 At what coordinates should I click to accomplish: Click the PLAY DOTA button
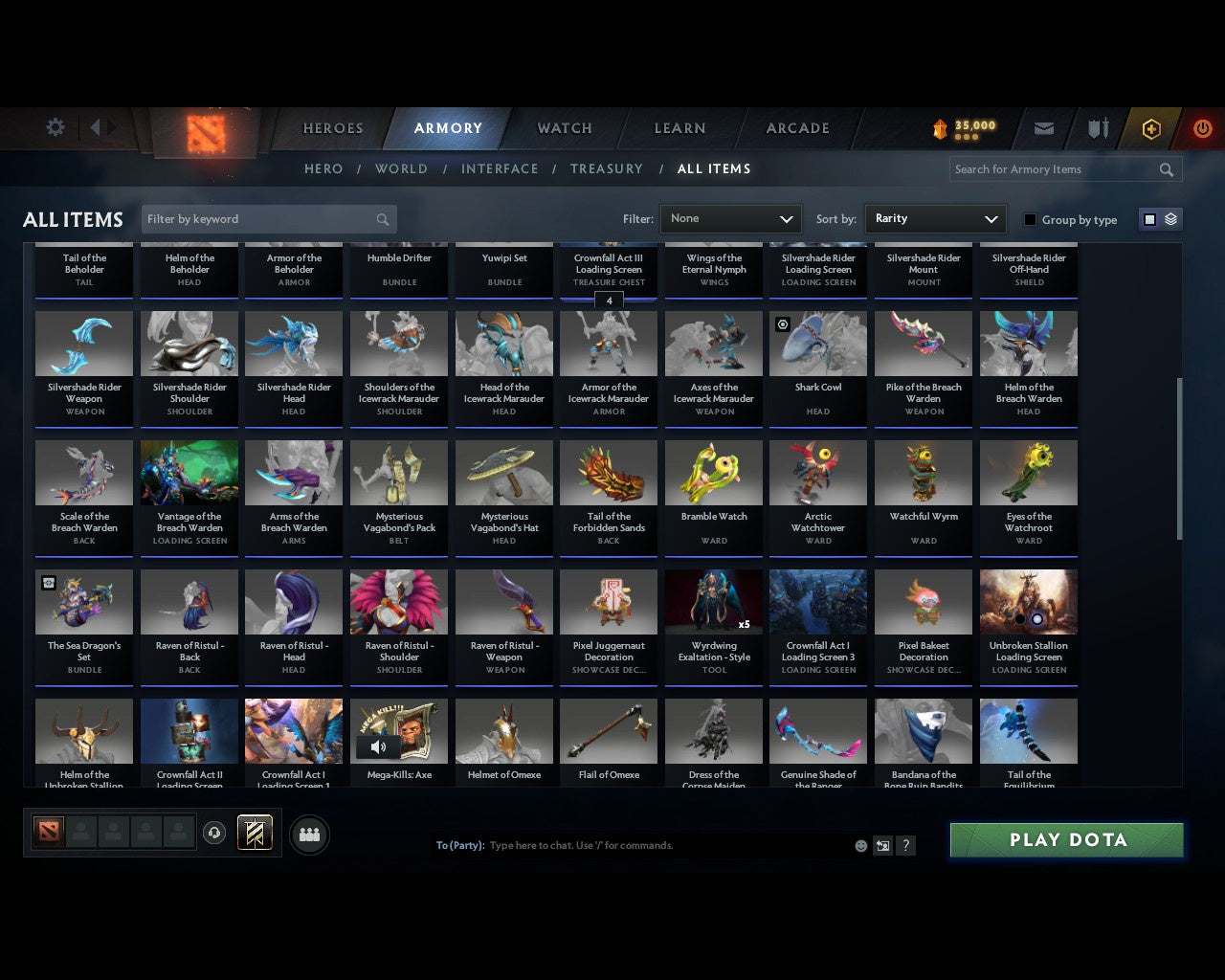1066,839
